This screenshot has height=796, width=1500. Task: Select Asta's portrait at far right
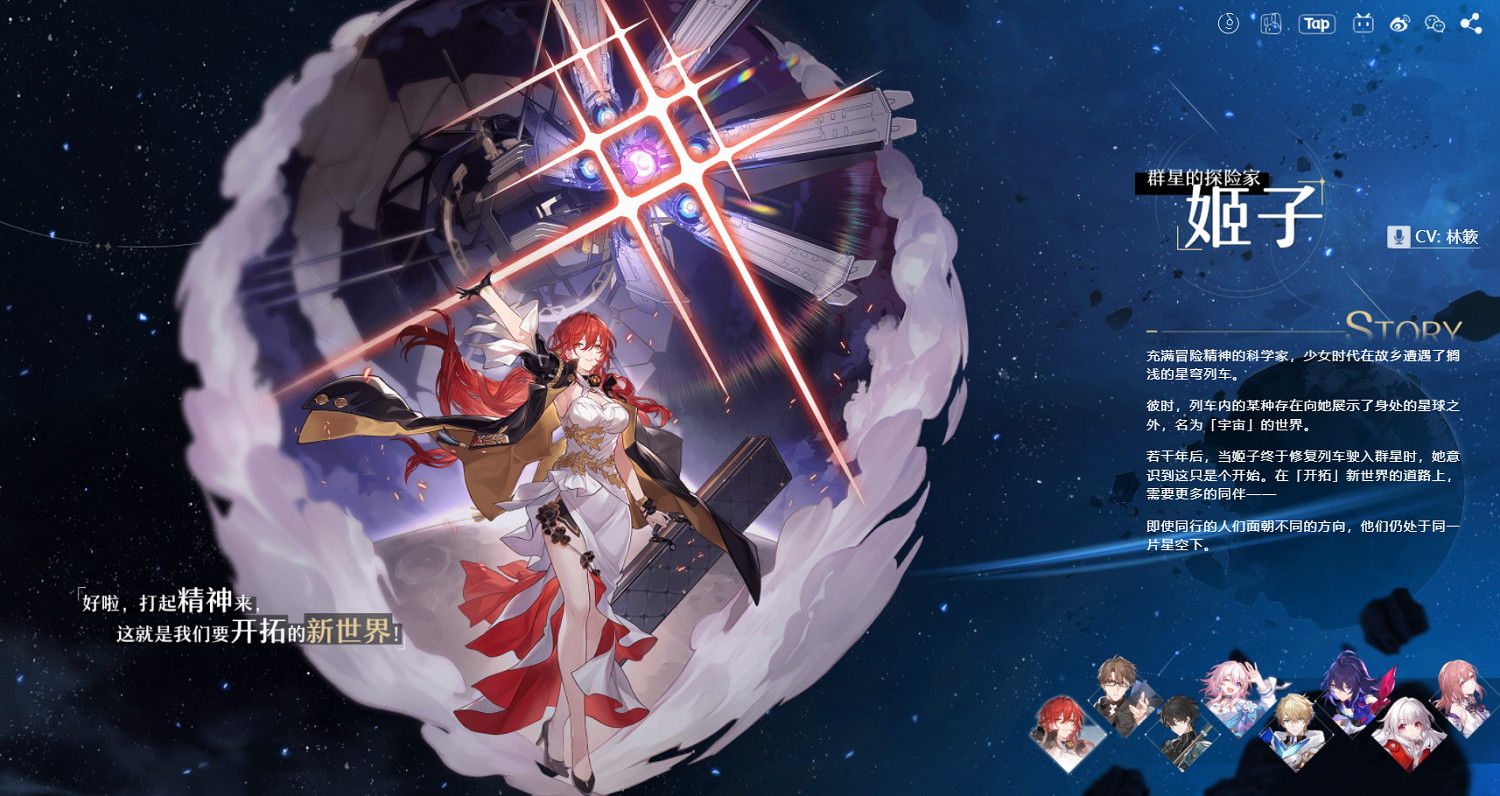coord(1463,690)
